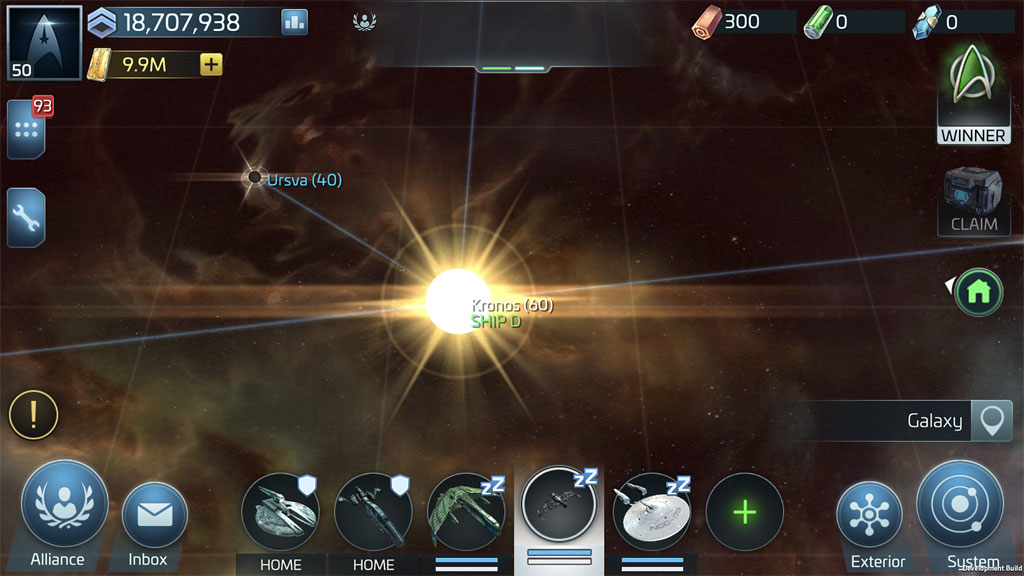Image resolution: width=1024 pixels, height=576 pixels.
Task: Add a new ship with the green plus
Action: coord(744,512)
